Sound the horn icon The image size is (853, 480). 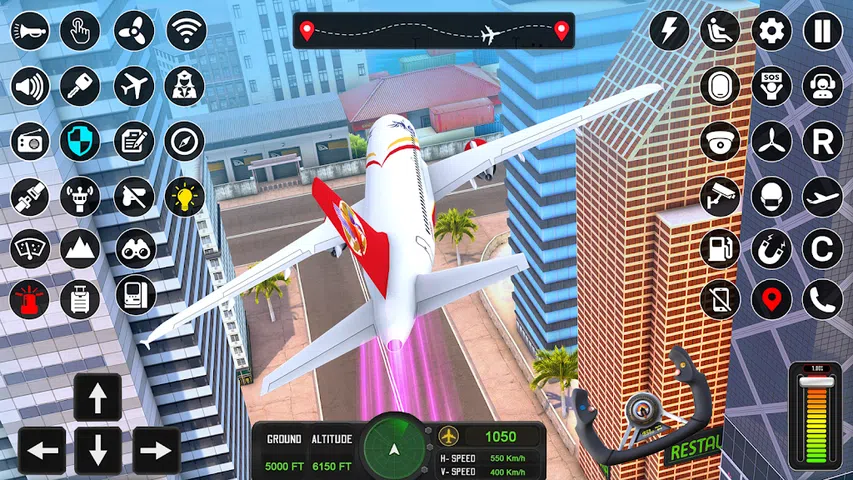[30, 31]
